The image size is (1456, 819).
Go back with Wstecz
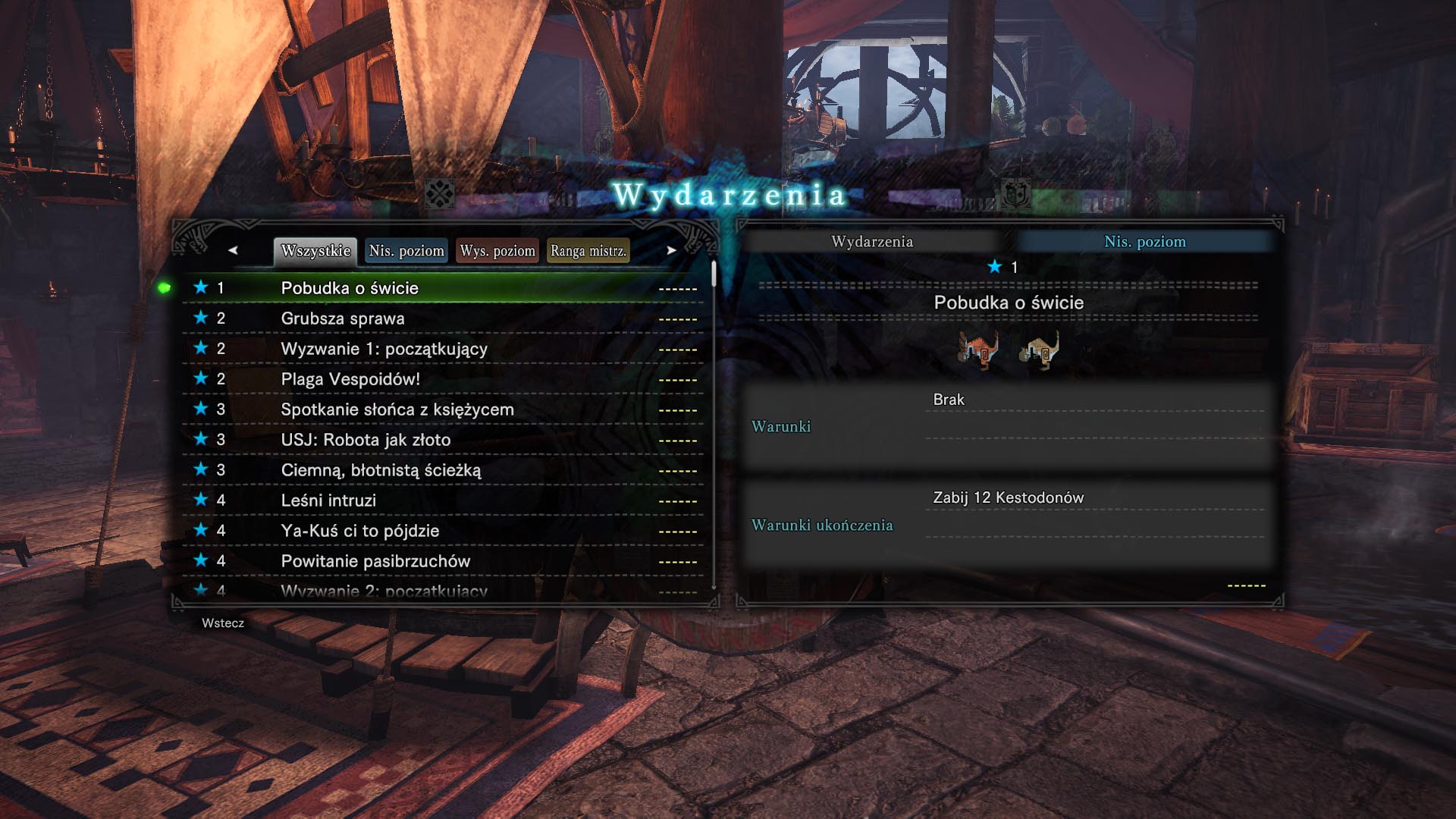pos(223,623)
